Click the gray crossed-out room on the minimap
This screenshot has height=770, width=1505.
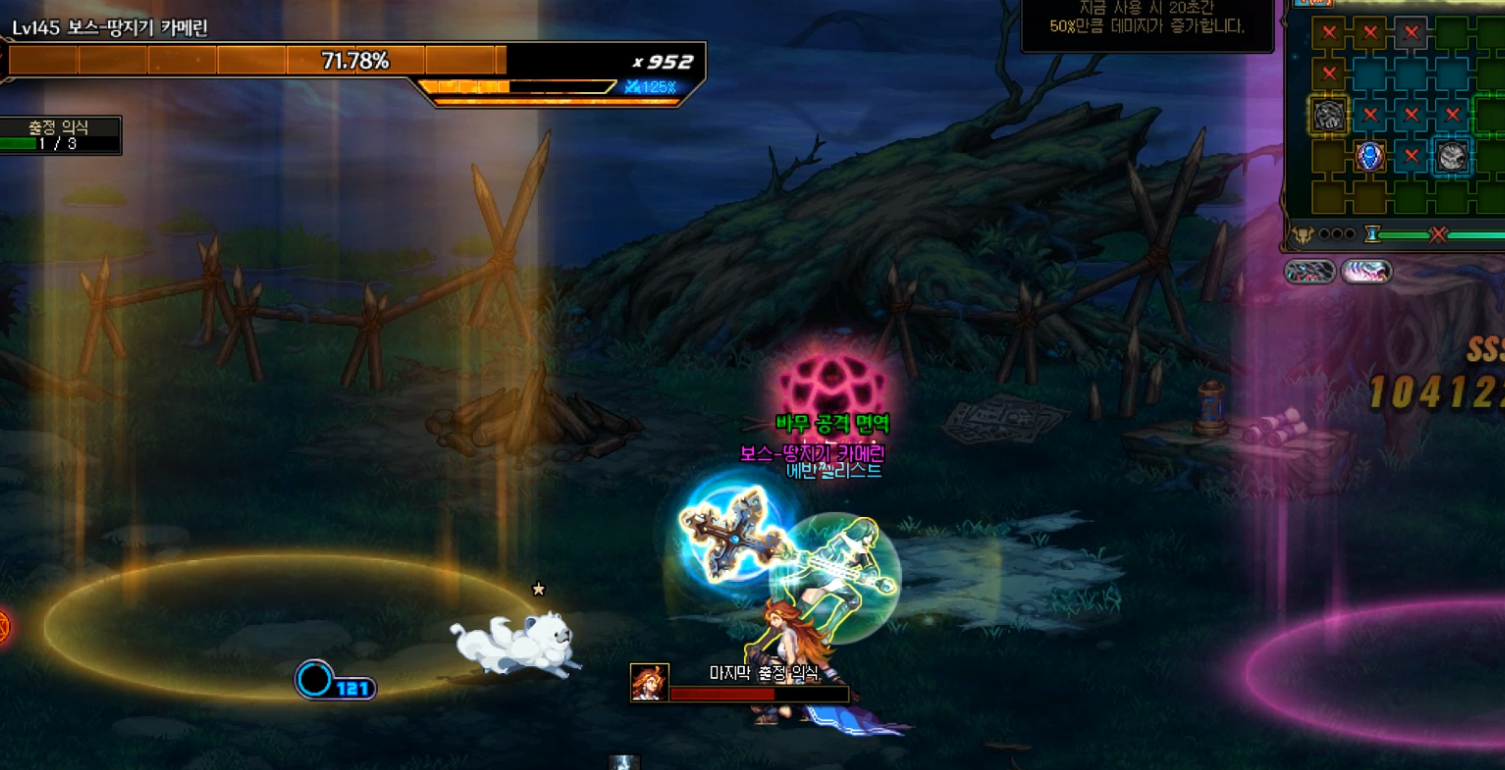tap(1410, 33)
